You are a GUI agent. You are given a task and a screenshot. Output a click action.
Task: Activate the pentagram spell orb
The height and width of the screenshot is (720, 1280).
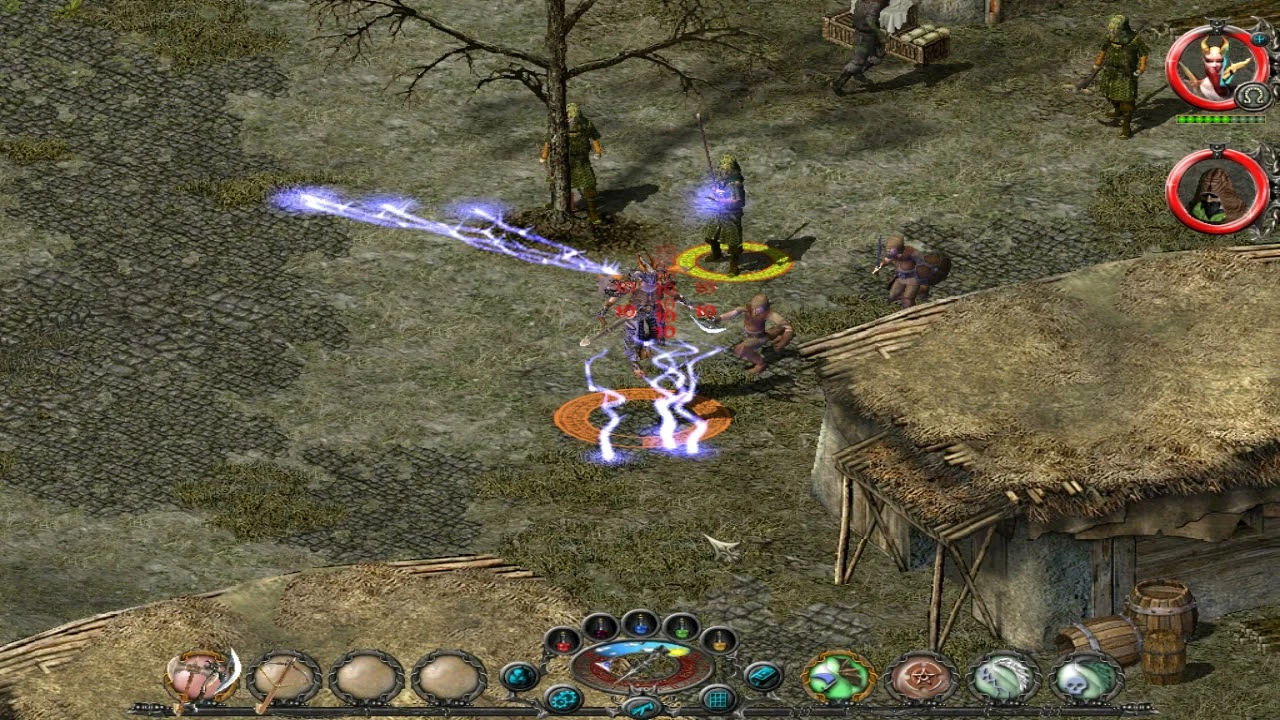pyautogui.click(x=920, y=676)
